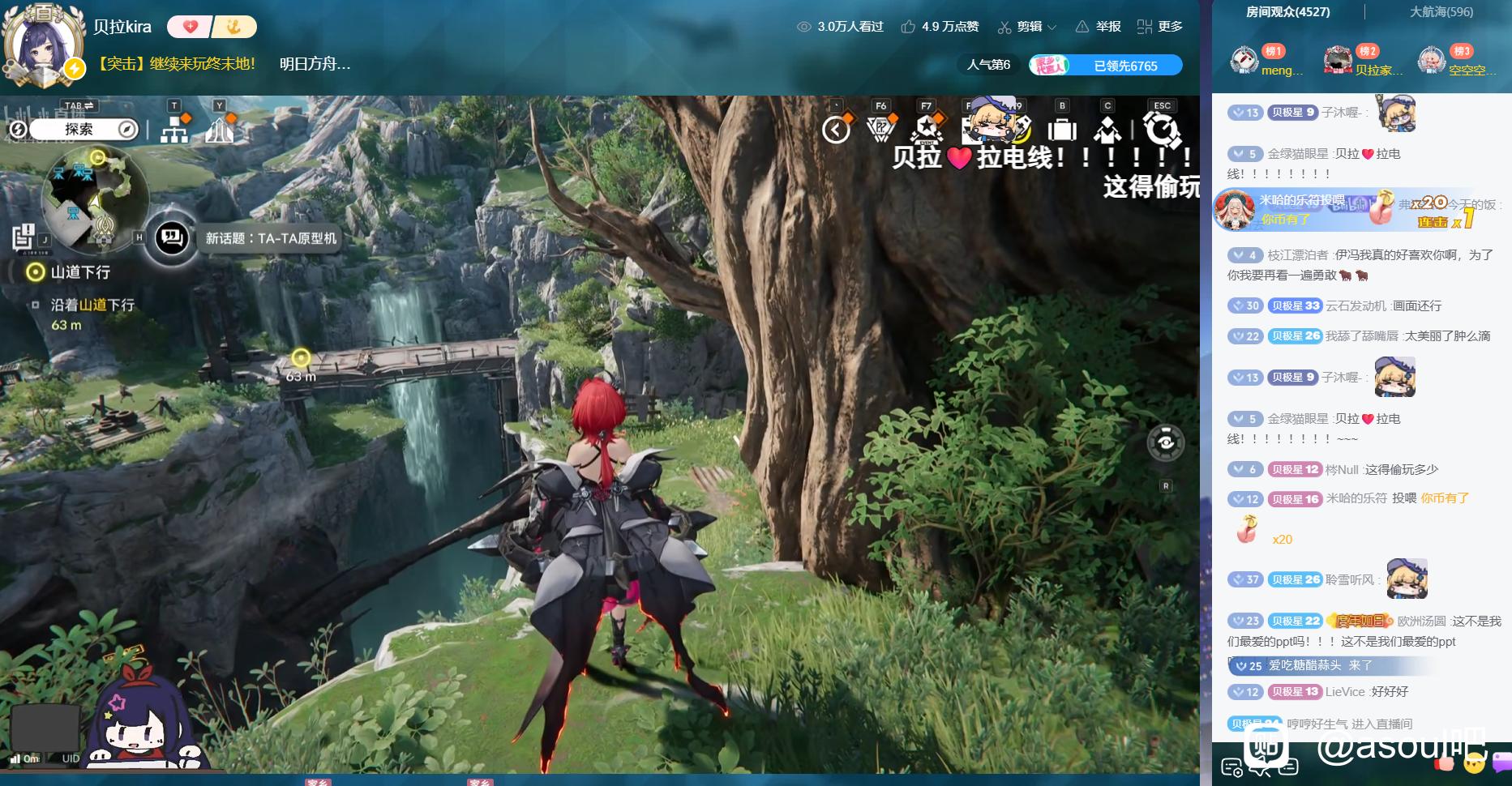Open the 更多 more options menu
The width and height of the screenshot is (1512, 786).
tap(1160, 27)
